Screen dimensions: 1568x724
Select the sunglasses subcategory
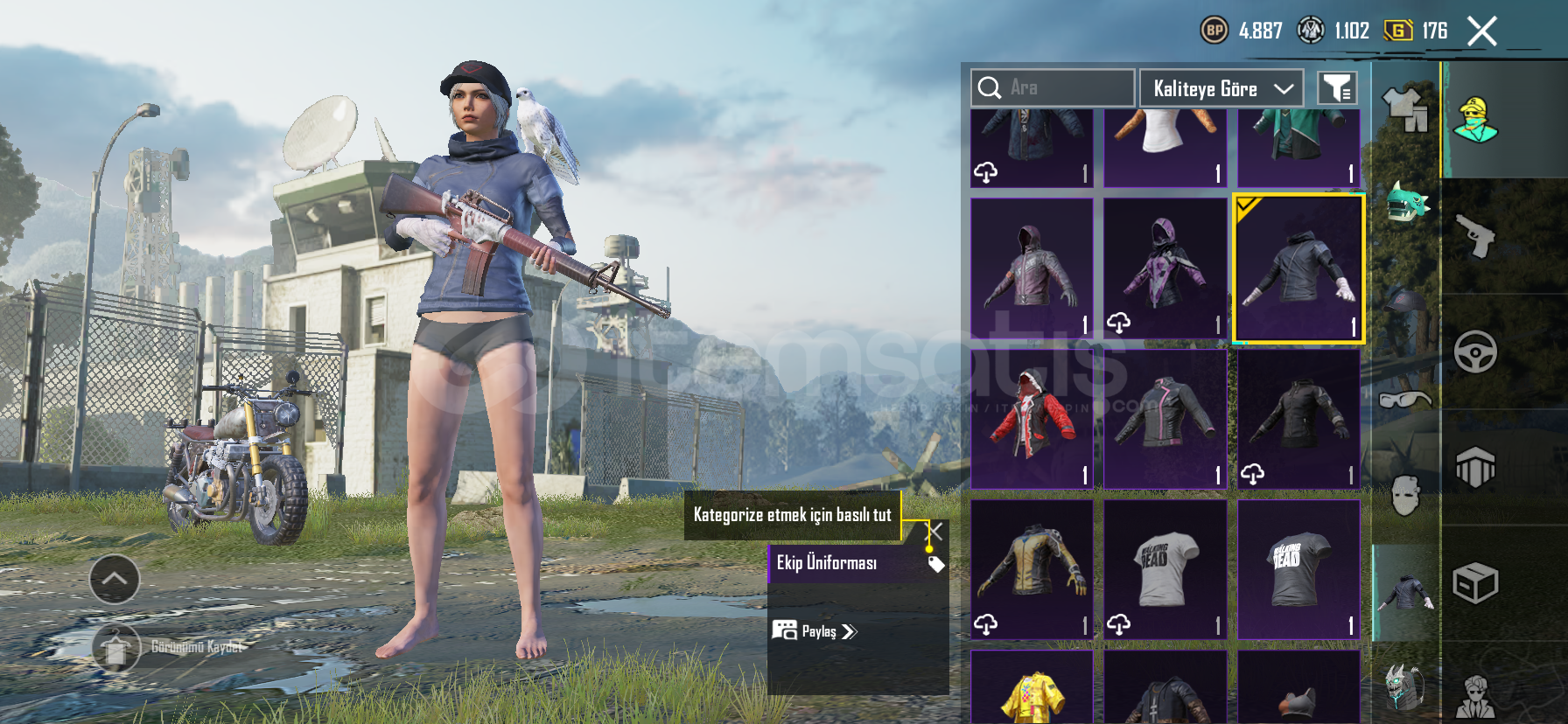pyautogui.click(x=1405, y=400)
